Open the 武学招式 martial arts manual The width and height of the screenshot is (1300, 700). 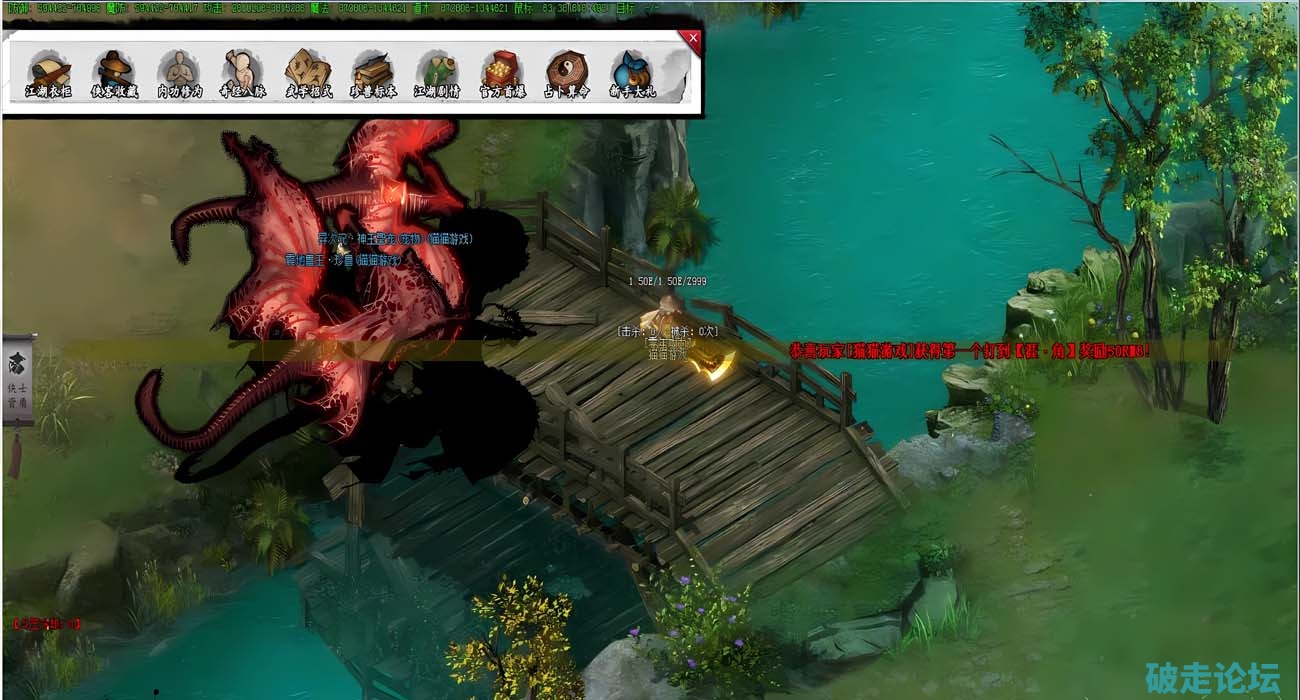[308, 72]
